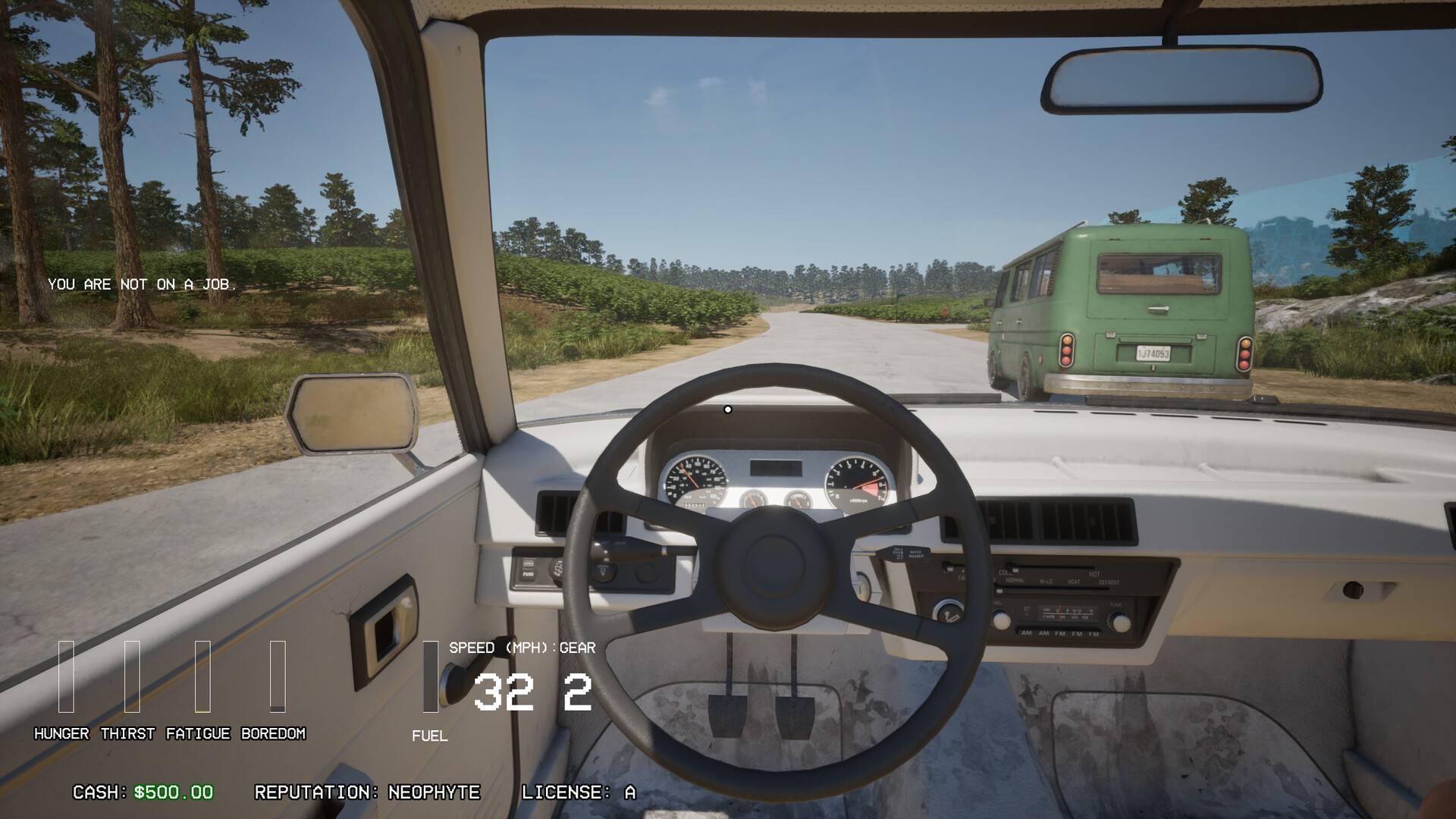Viewport: 1456px width, 819px height.
Task: Click the YOU ARE NOT ON A JOB message
Action: [143, 286]
